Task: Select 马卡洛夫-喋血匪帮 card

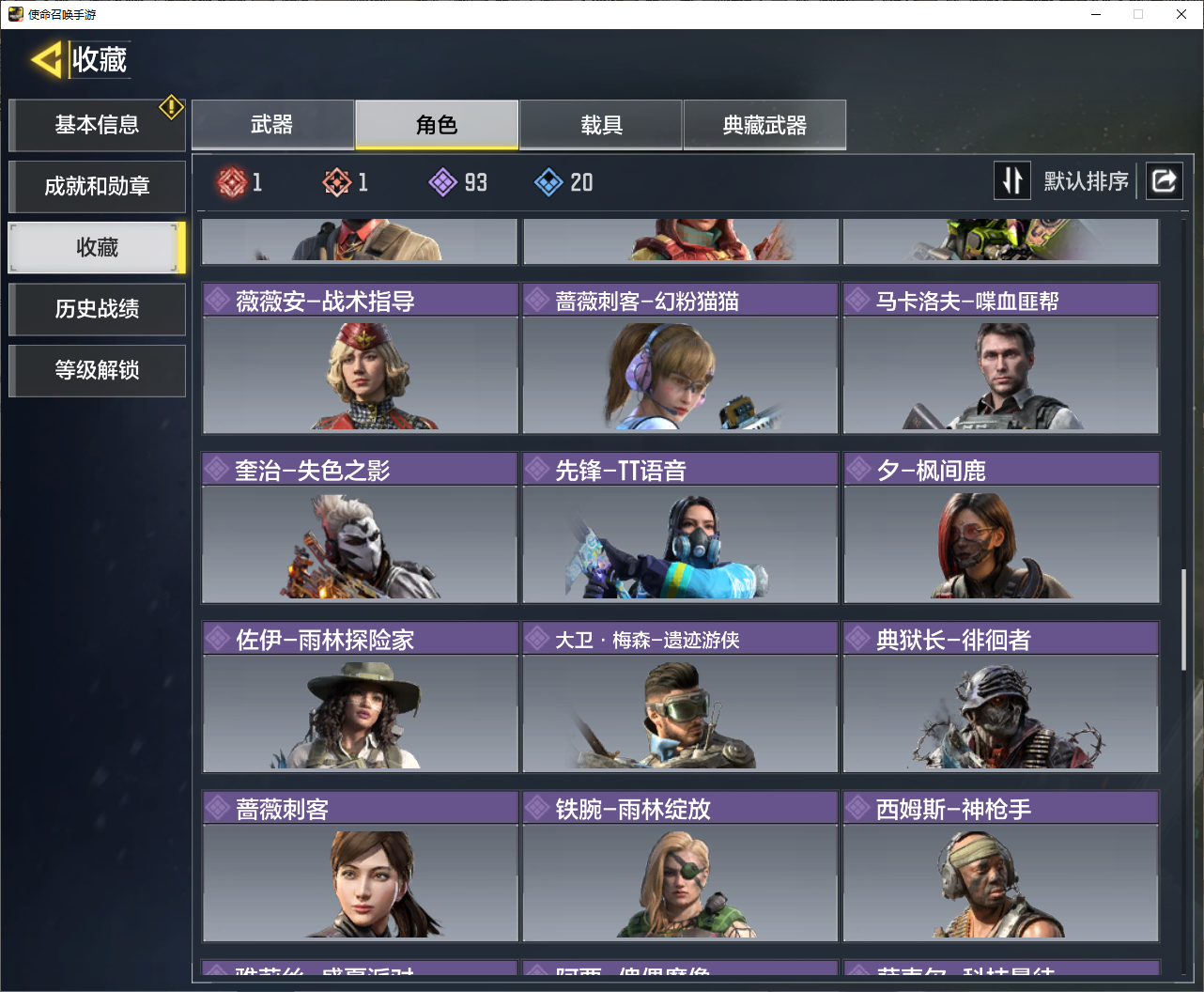Action: (1001, 358)
